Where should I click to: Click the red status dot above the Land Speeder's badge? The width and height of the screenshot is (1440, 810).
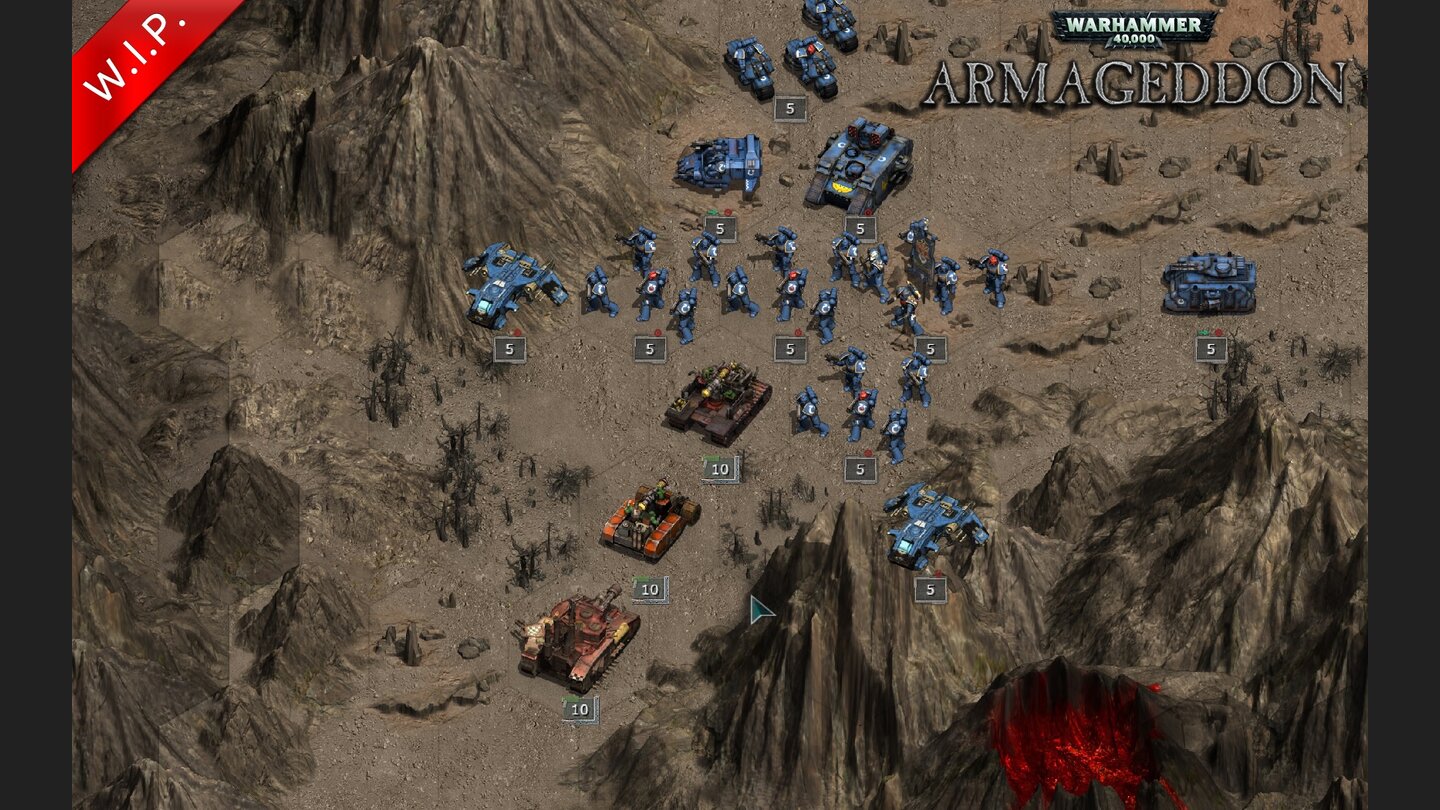[518, 330]
